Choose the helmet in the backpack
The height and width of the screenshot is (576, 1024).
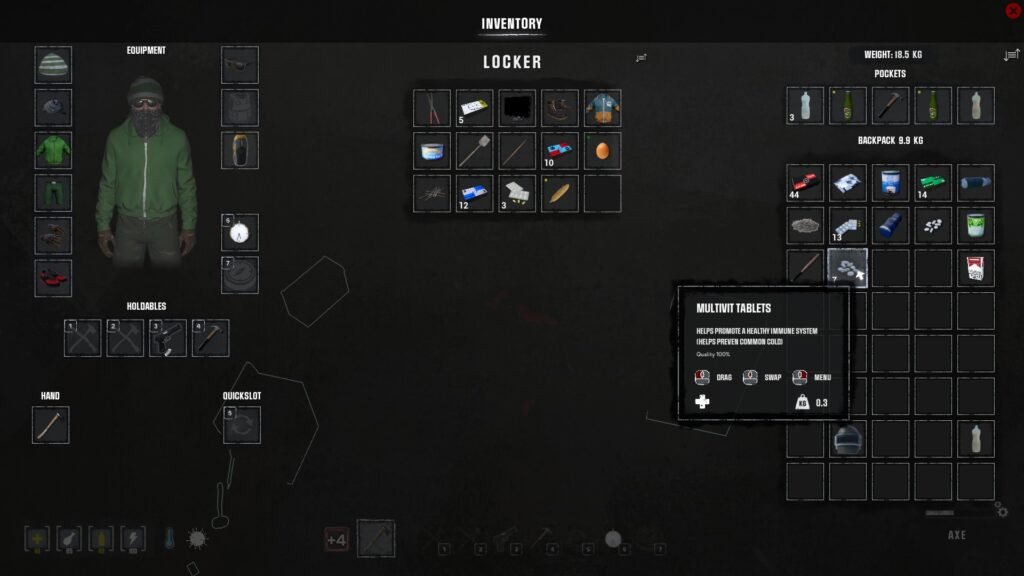[848, 439]
